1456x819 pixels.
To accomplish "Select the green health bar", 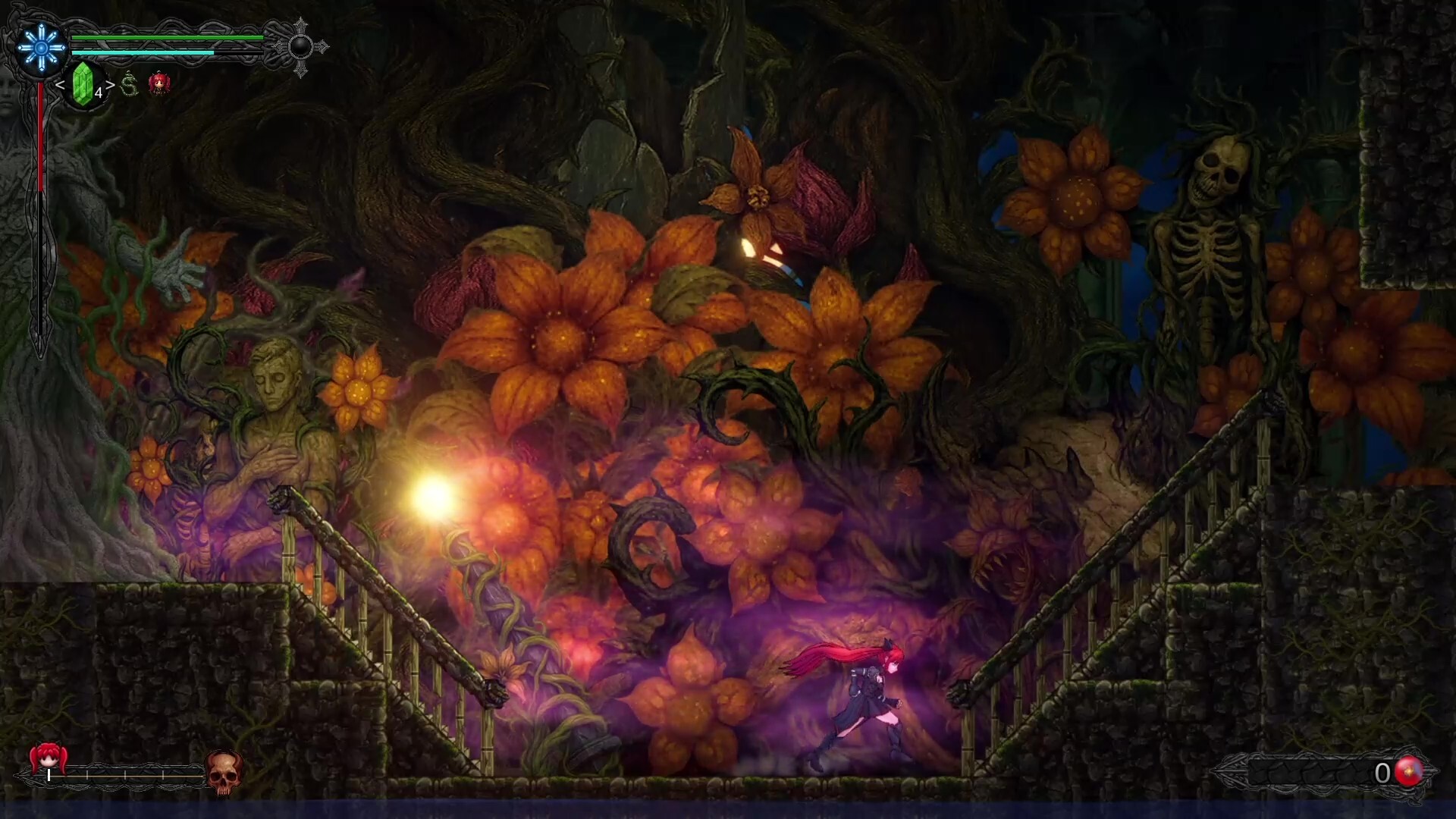I will coord(167,38).
